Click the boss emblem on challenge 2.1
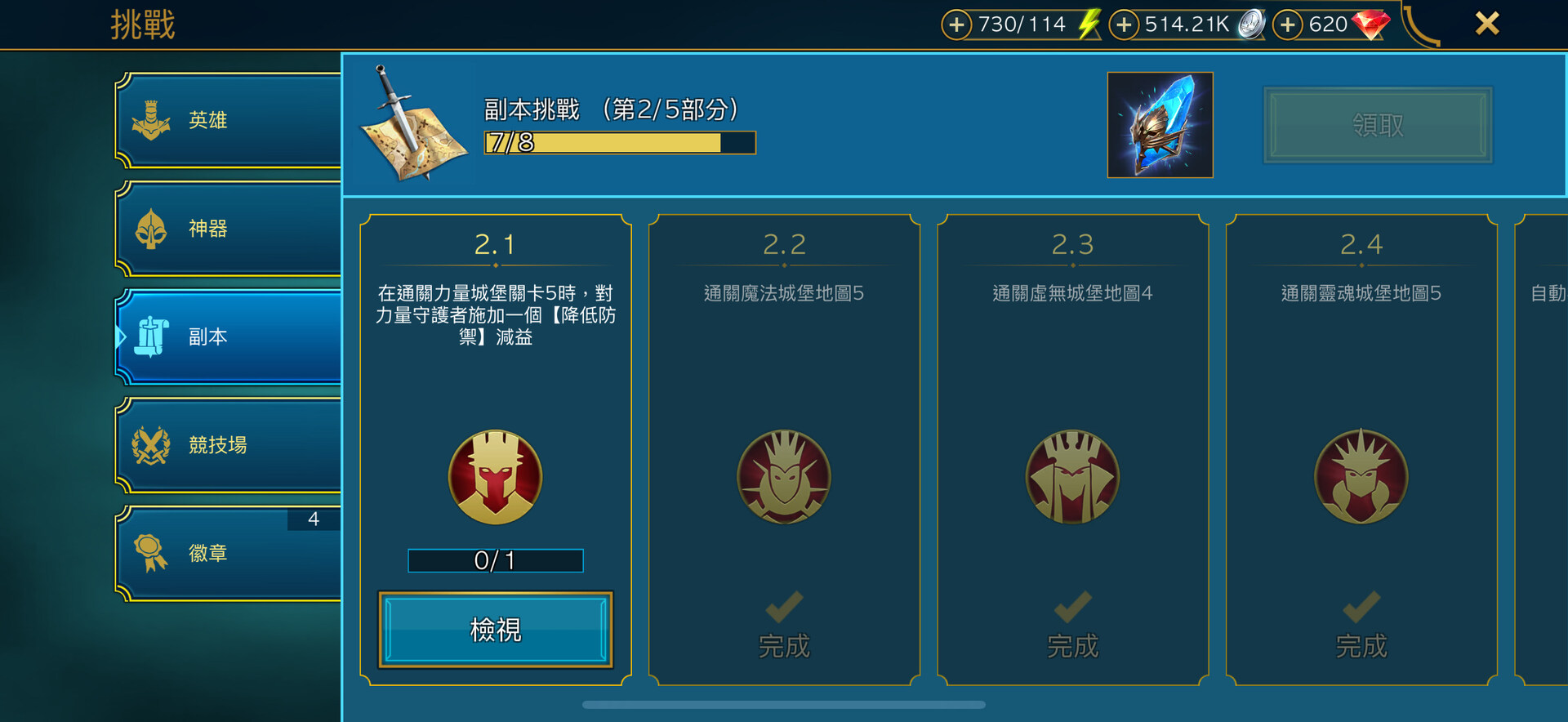Viewport: 1568px width, 722px height. click(x=495, y=478)
